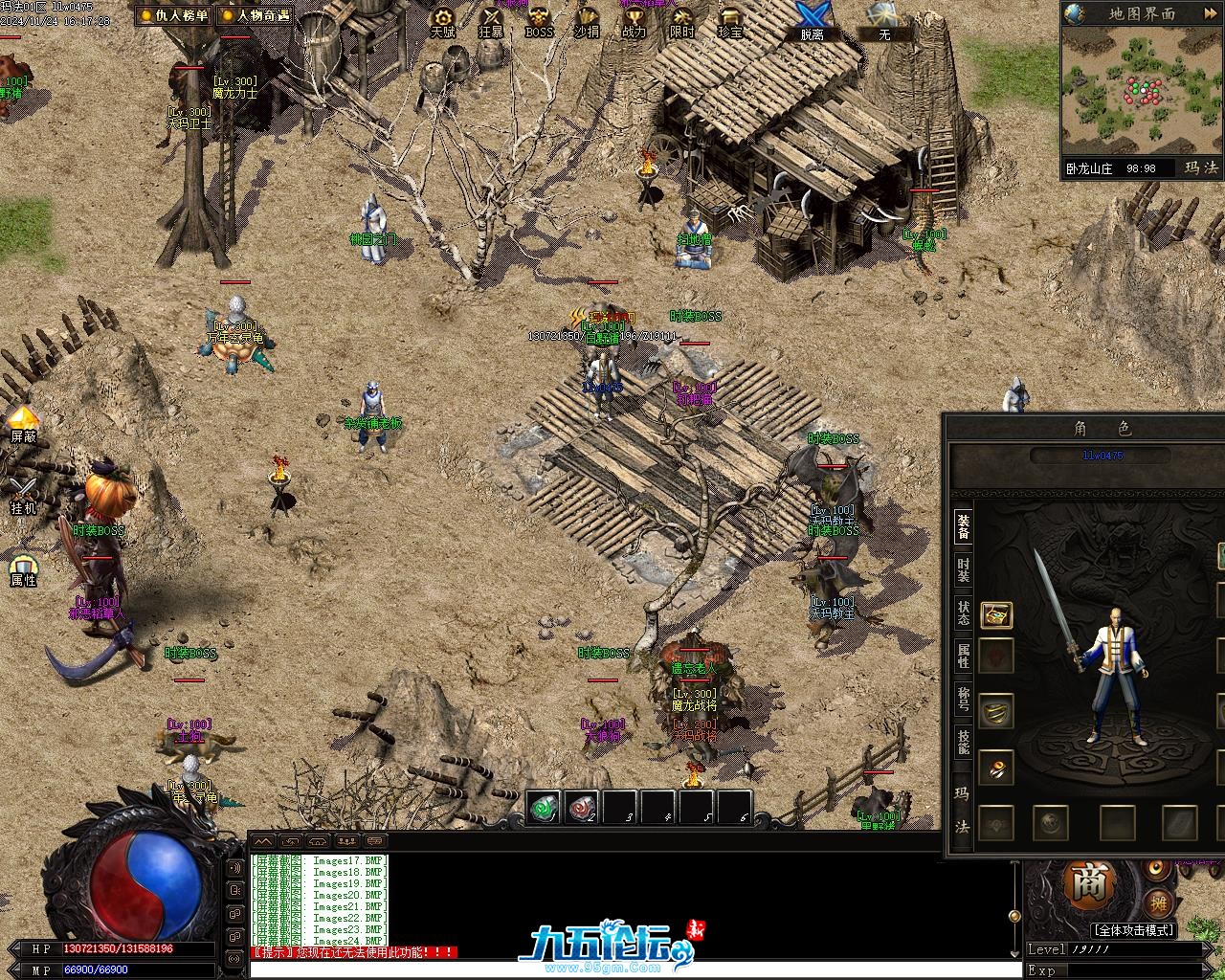
Task: Open the BOSS skull icon
Action: (x=539, y=21)
